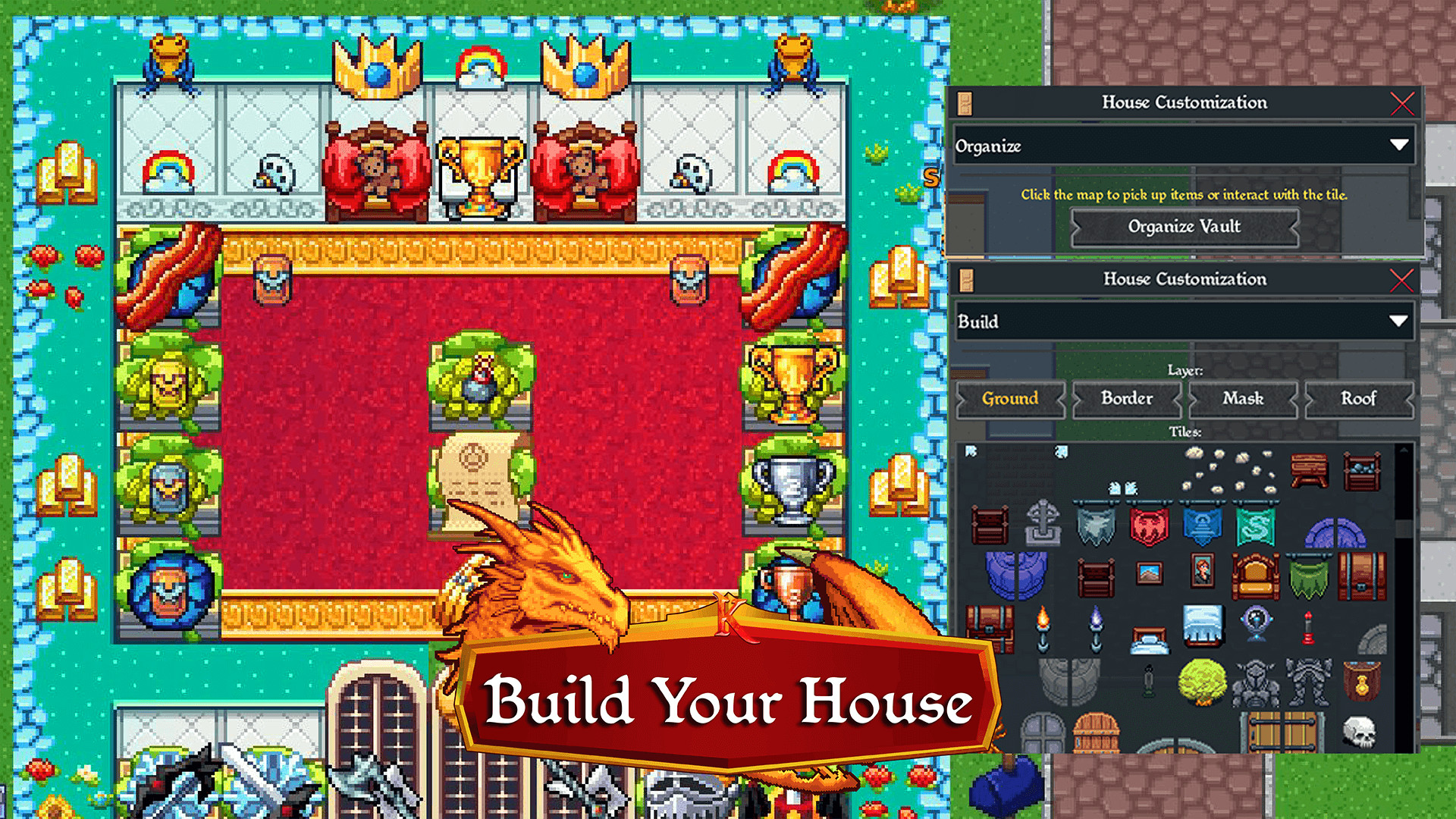
Task: Select the treasure chest tile
Action: click(989, 629)
